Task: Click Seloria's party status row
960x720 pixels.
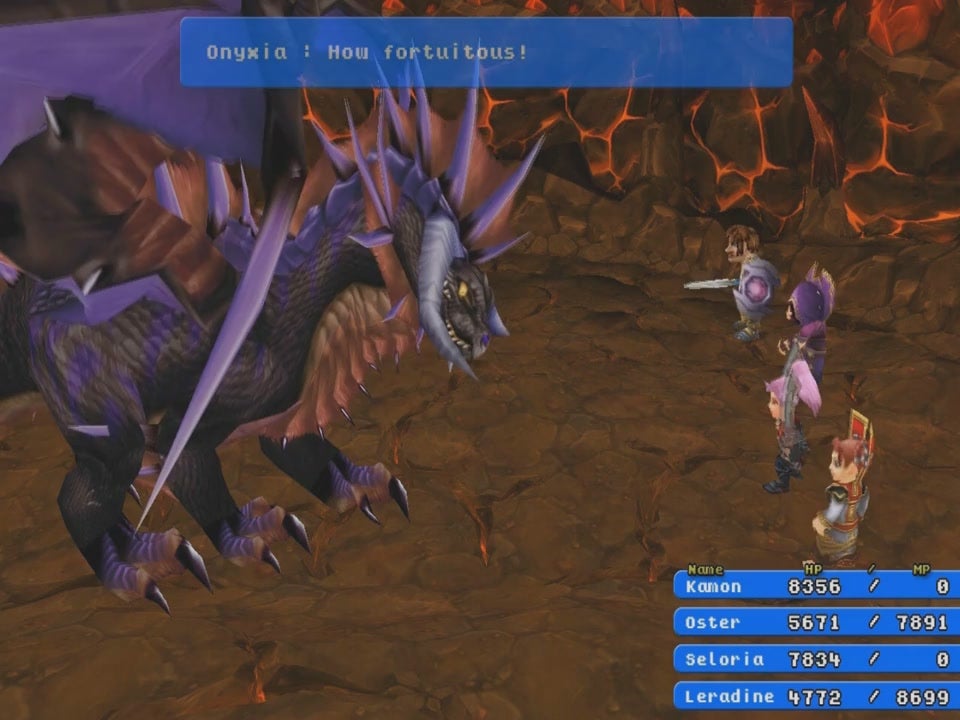Action: pyautogui.click(x=816, y=659)
